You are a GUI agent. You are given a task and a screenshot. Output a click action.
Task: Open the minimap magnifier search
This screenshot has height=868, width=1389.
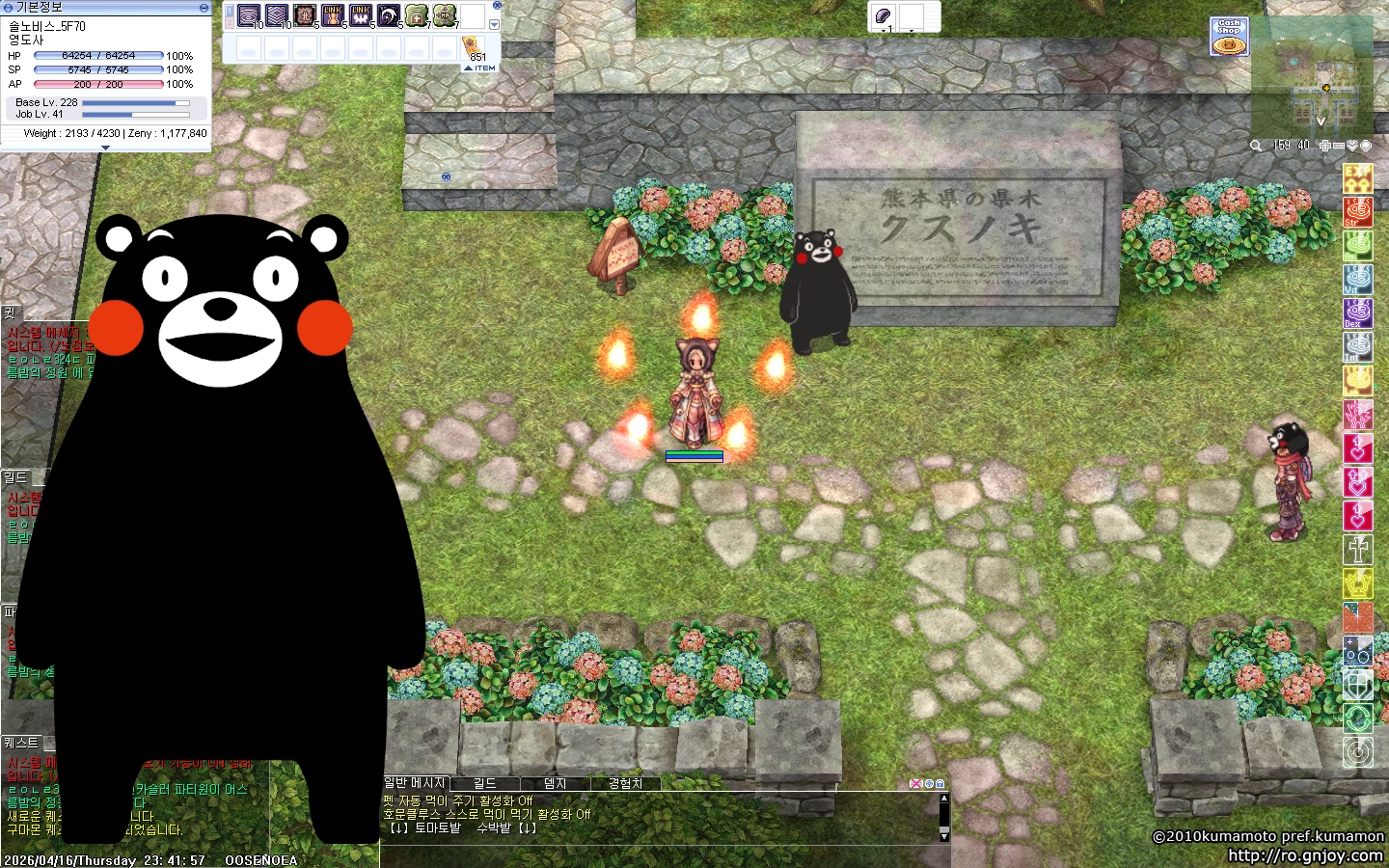1256,146
